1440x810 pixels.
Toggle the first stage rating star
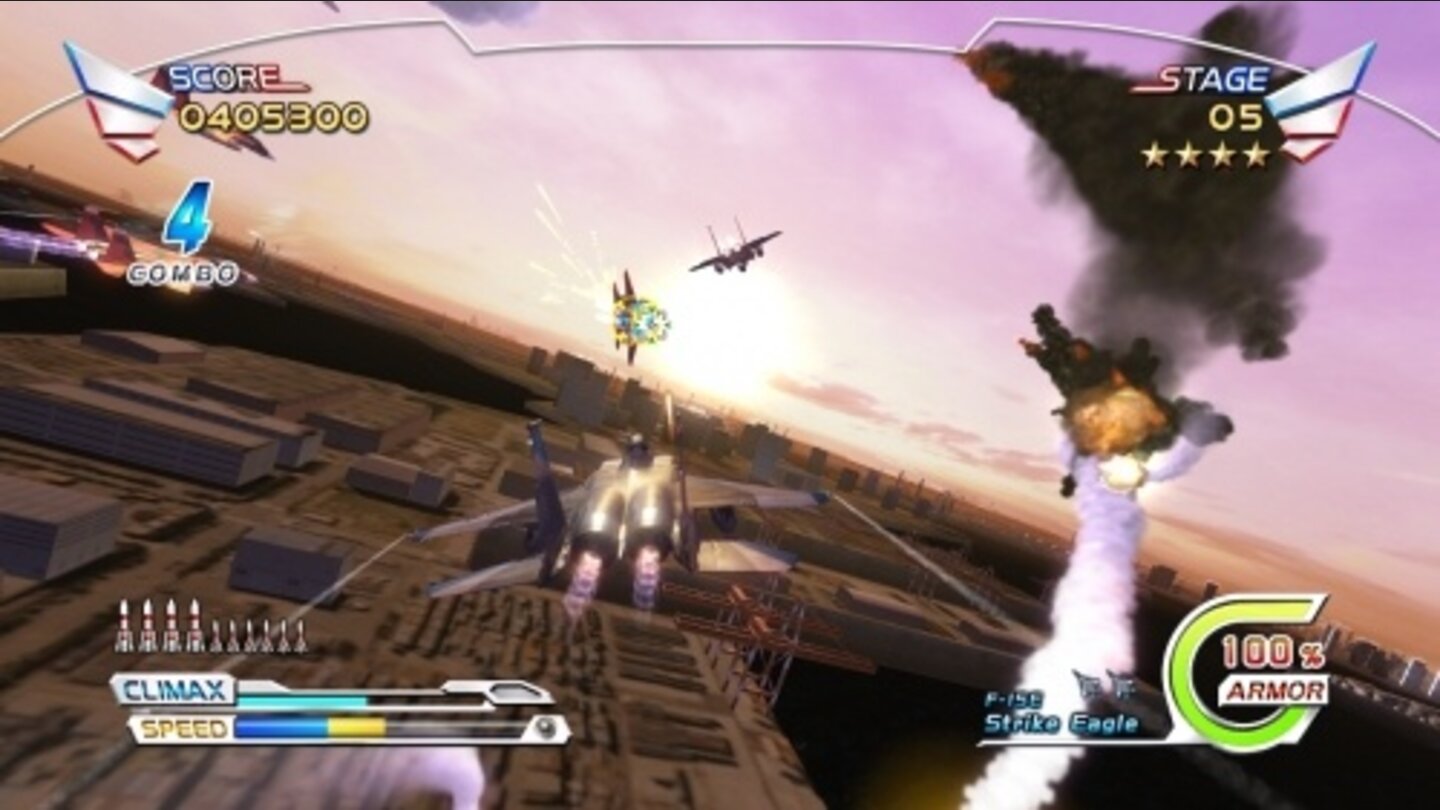pos(1156,156)
